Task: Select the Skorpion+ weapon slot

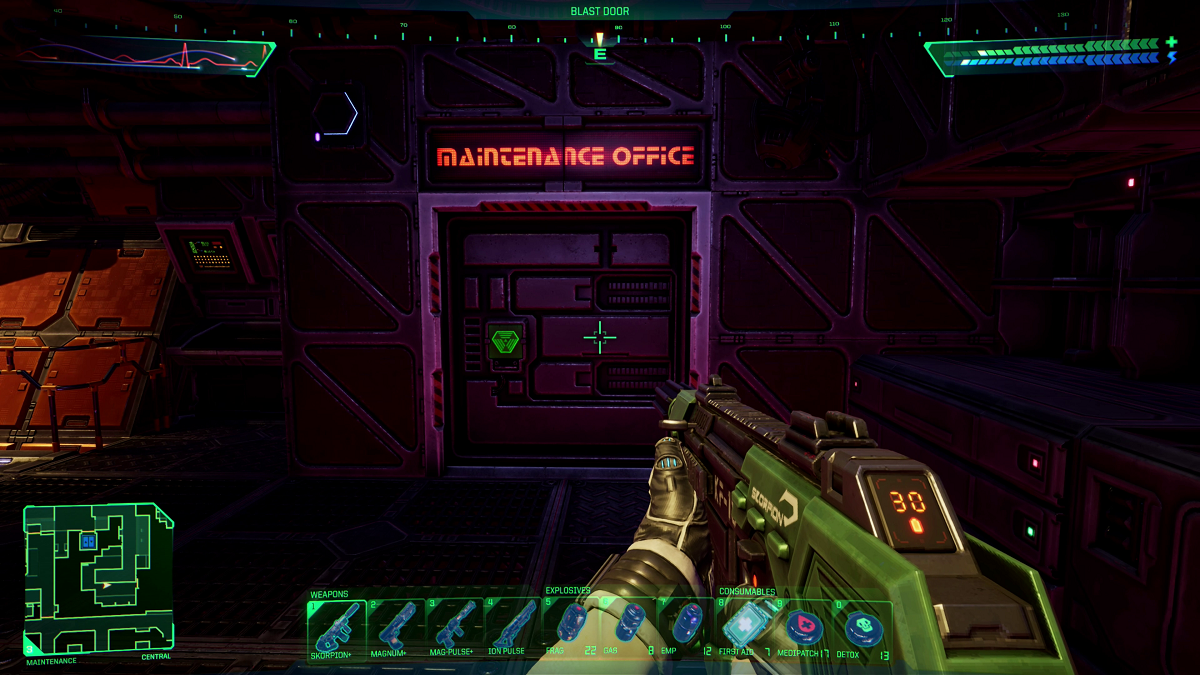Action: 337,628
